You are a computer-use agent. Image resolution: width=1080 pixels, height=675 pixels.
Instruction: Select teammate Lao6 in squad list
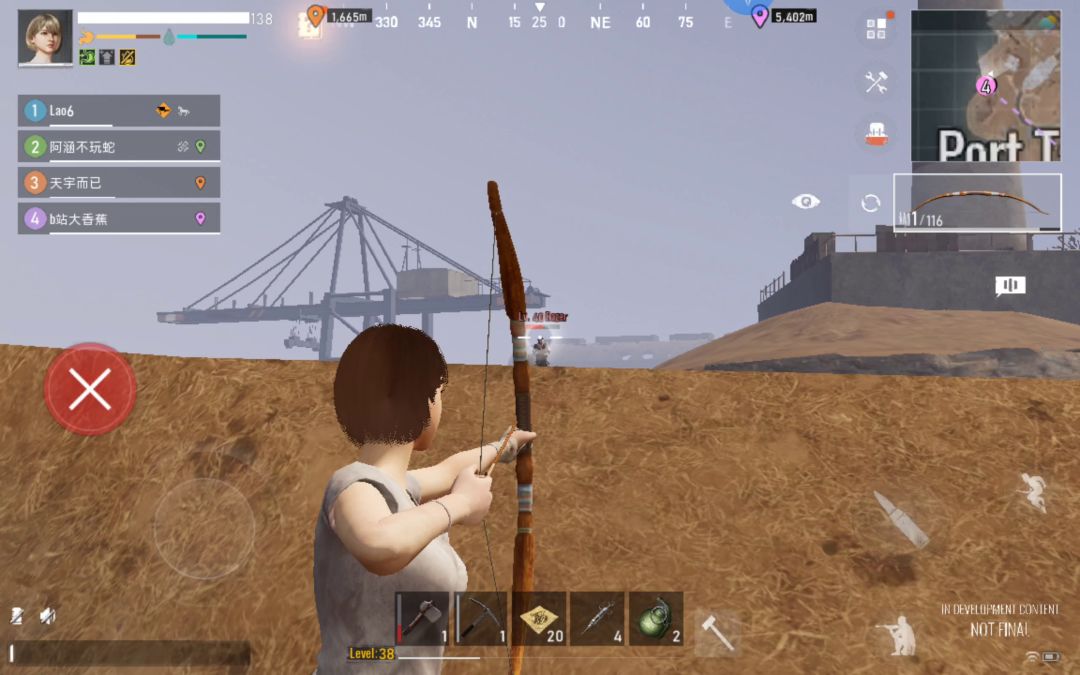click(118, 111)
